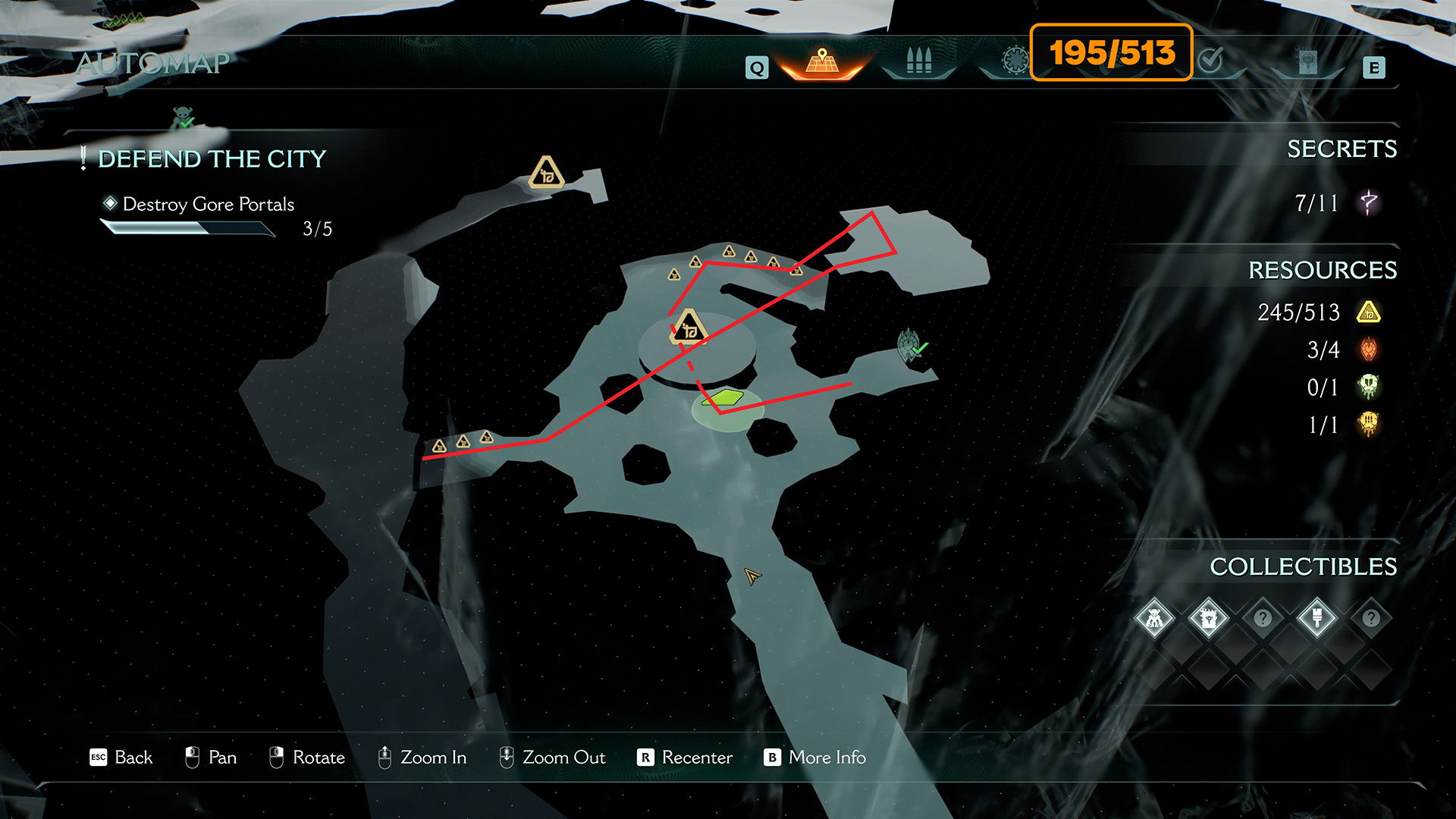Switch to the codex book tab
The width and height of the screenshot is (1456, 819).
[1307, 62]
